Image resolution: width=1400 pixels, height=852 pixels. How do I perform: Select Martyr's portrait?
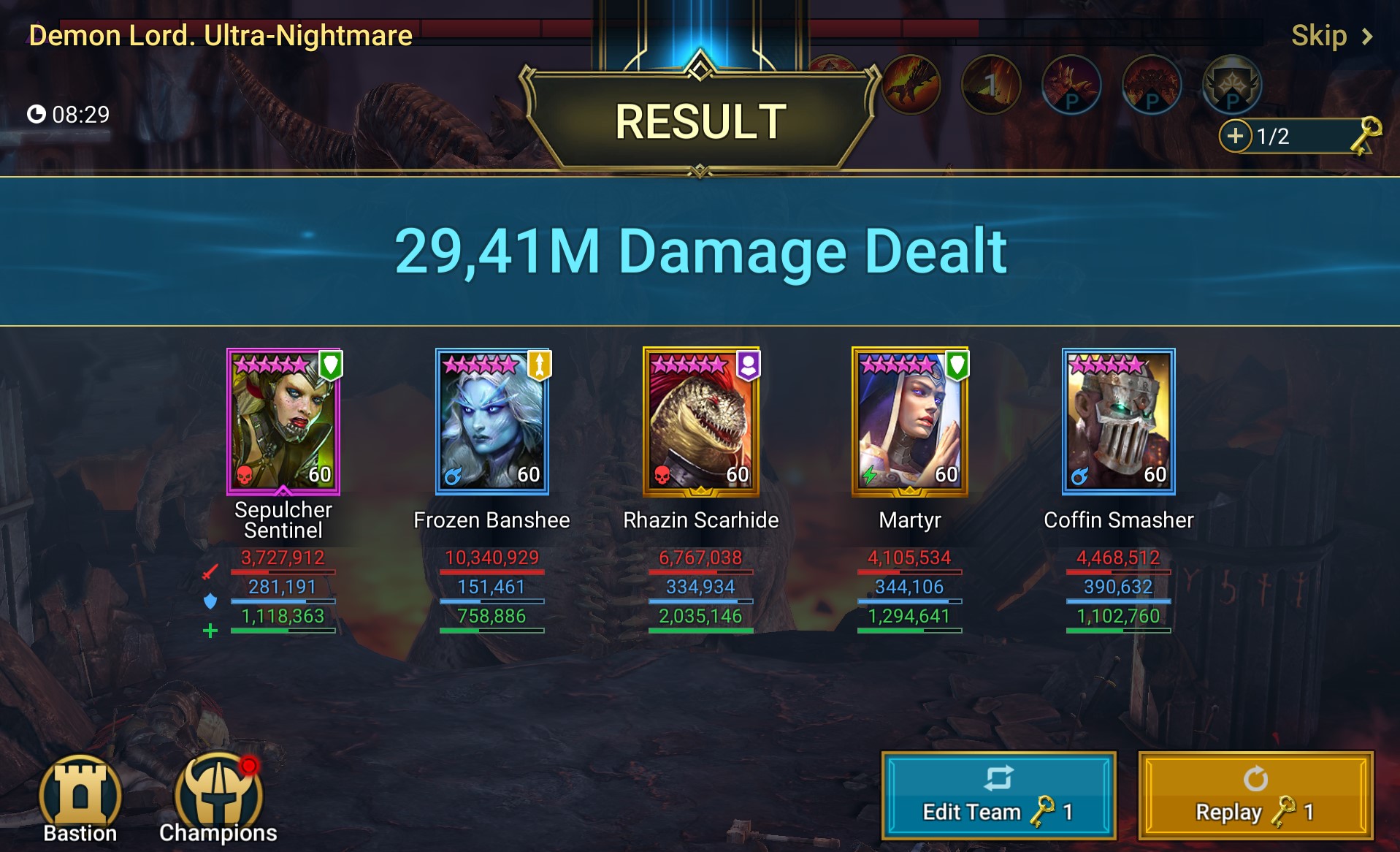[x=910, y=421]
